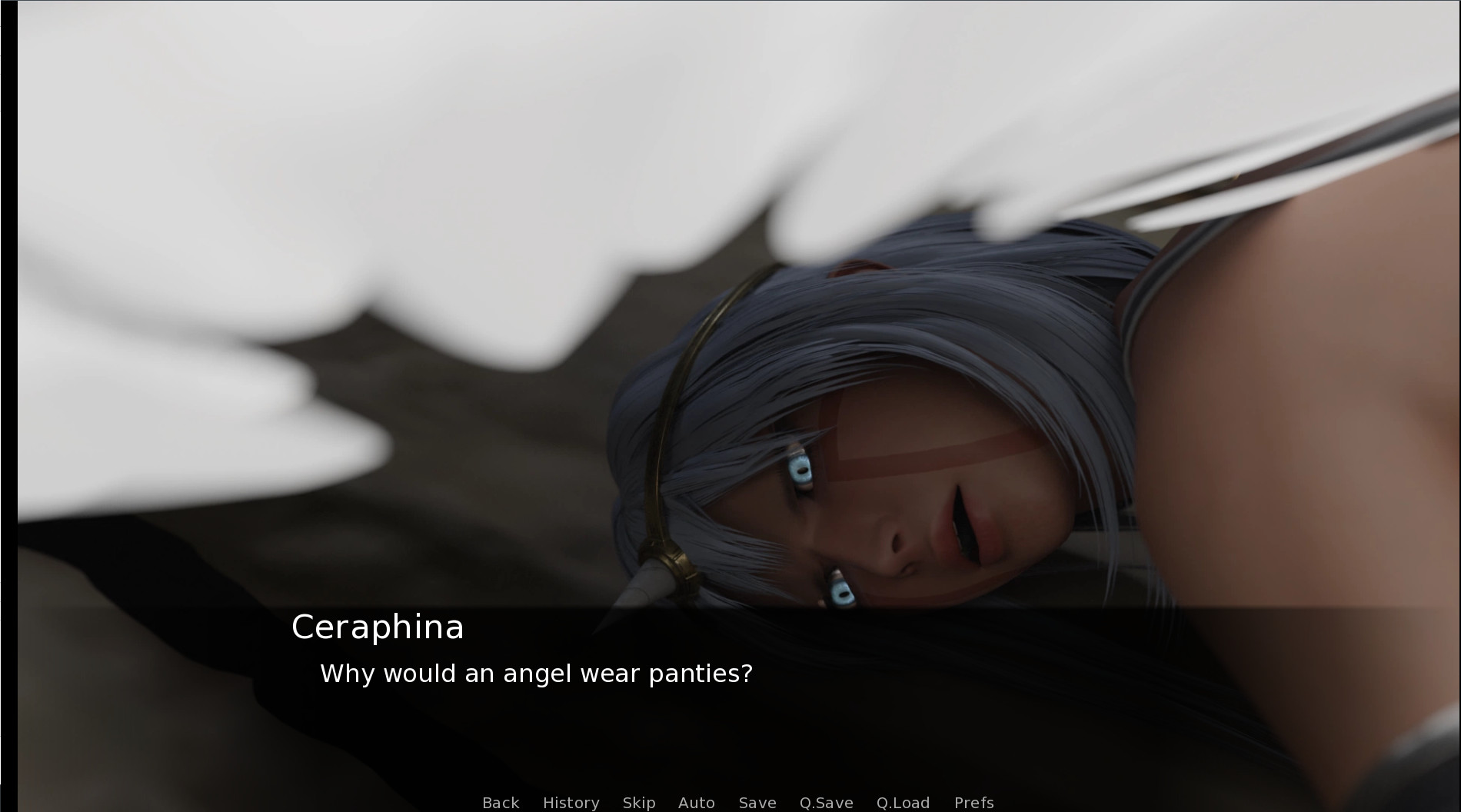Click Prefs at the bottom of the screen
The width and height of the screenshot is (1461, 812).
click(x=973, y=802)
